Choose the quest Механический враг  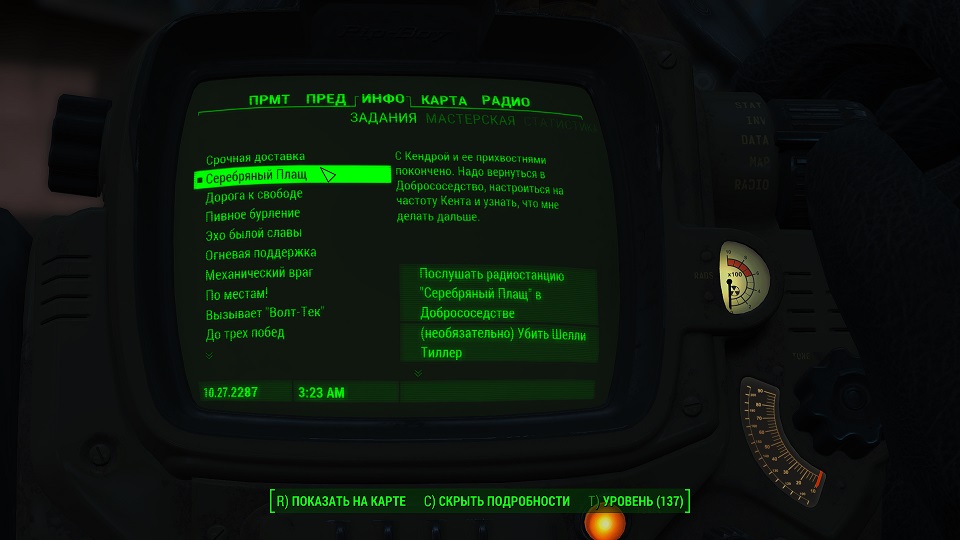point(260,273)
